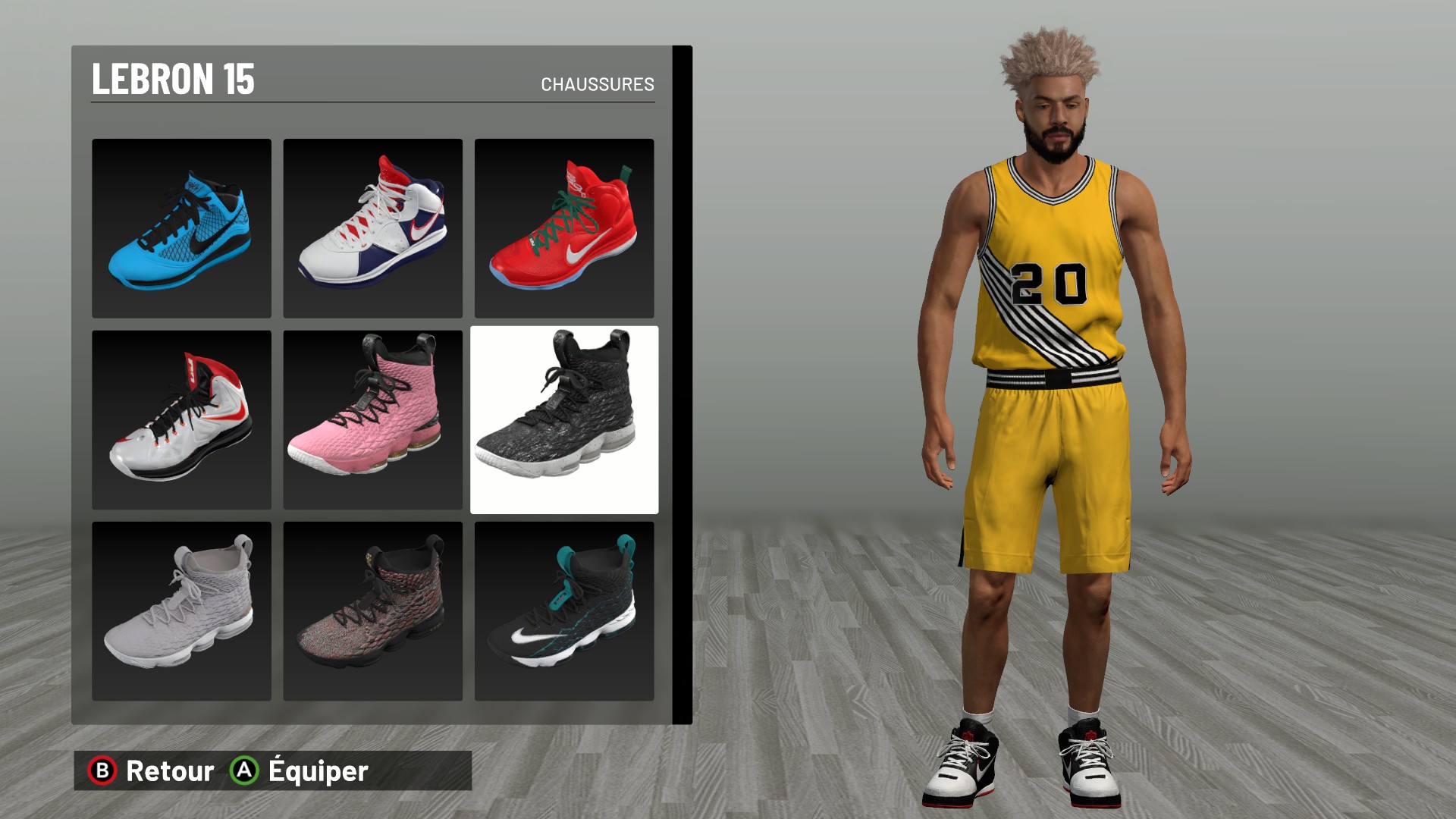
Task: Select the highlighted black knit LeBron 15
Action: click(x=563, y=419)
